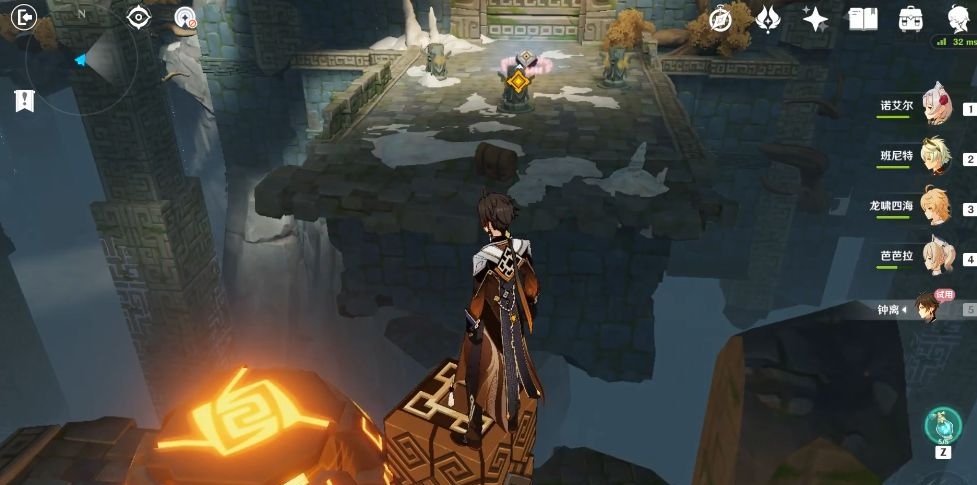Toggle the eye-shaped Elemental Sight icon
This screenshot has height=485, width=977.
point(139,17)
